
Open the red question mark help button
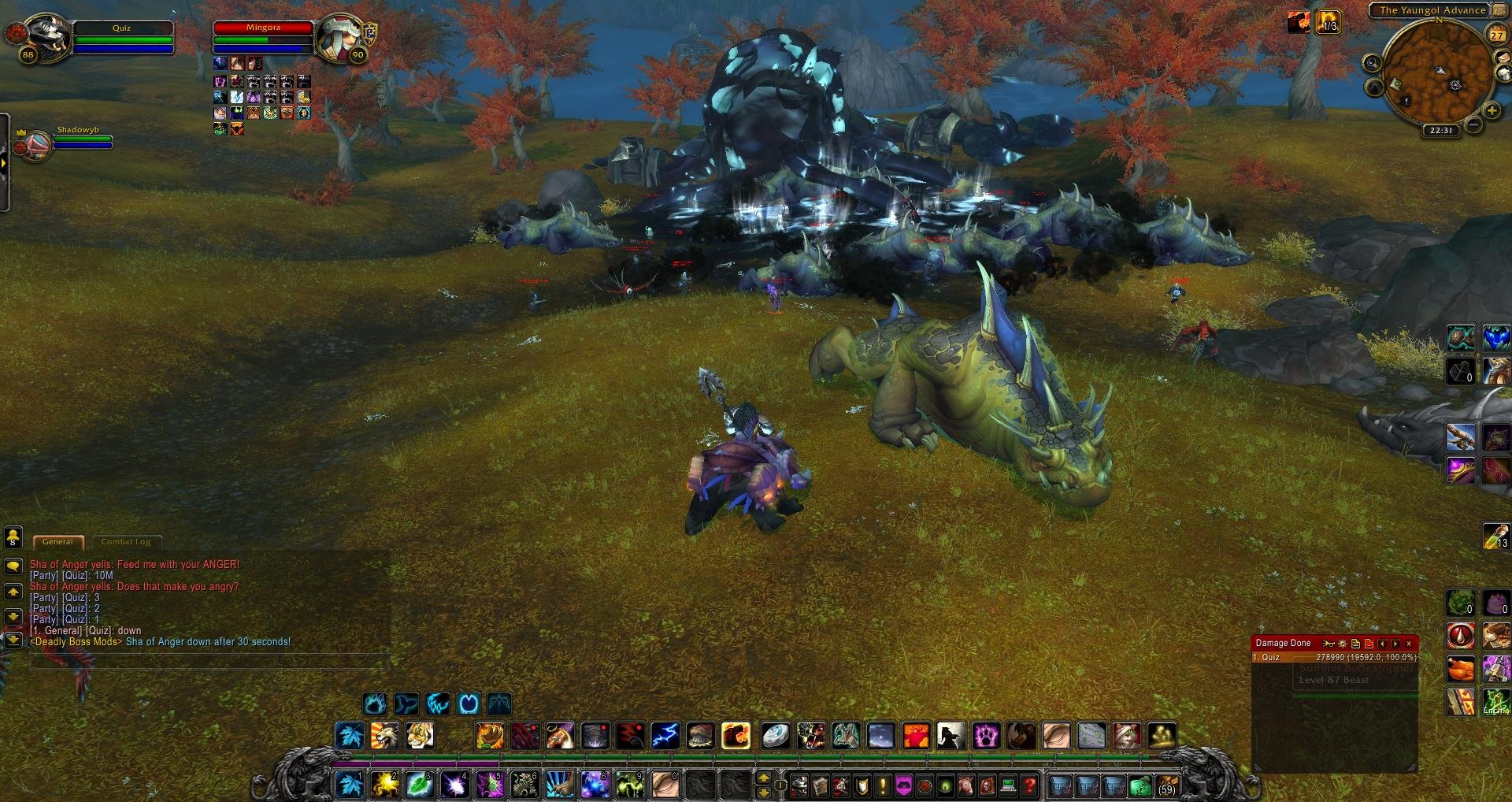[x=1030, y=785]
